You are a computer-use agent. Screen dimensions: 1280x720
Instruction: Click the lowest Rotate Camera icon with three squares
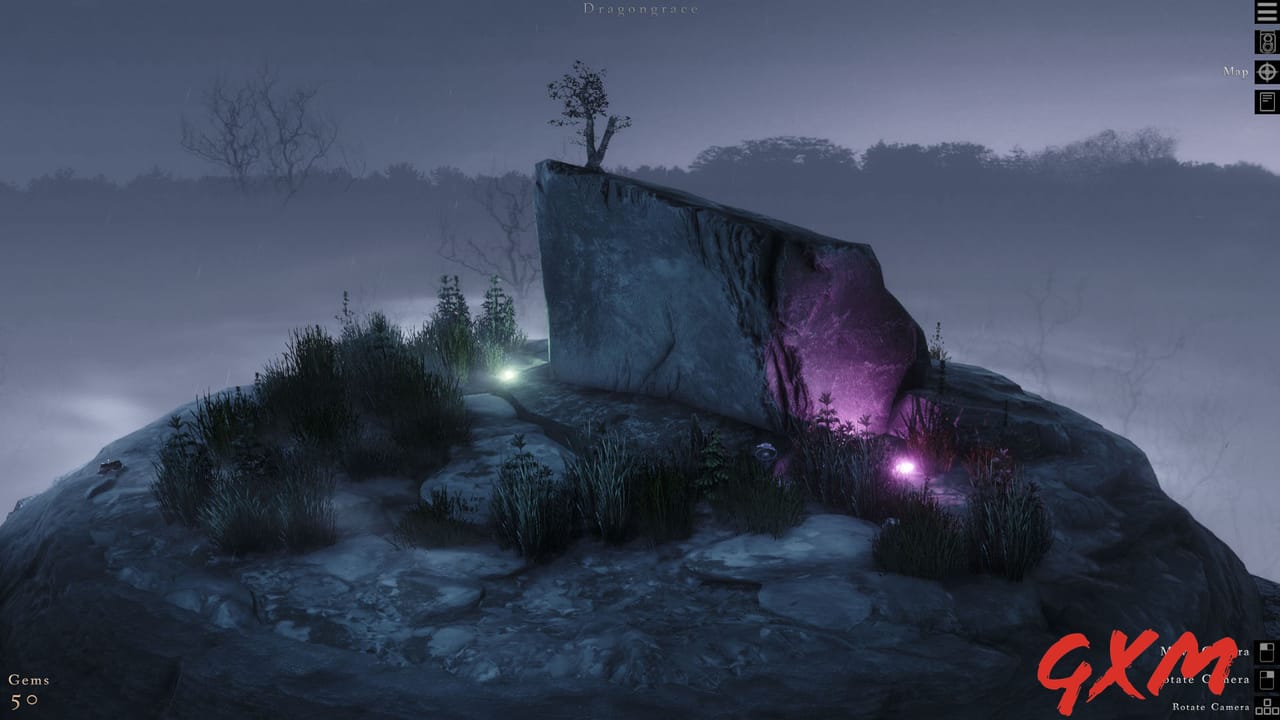click(x=1265, y=708)
